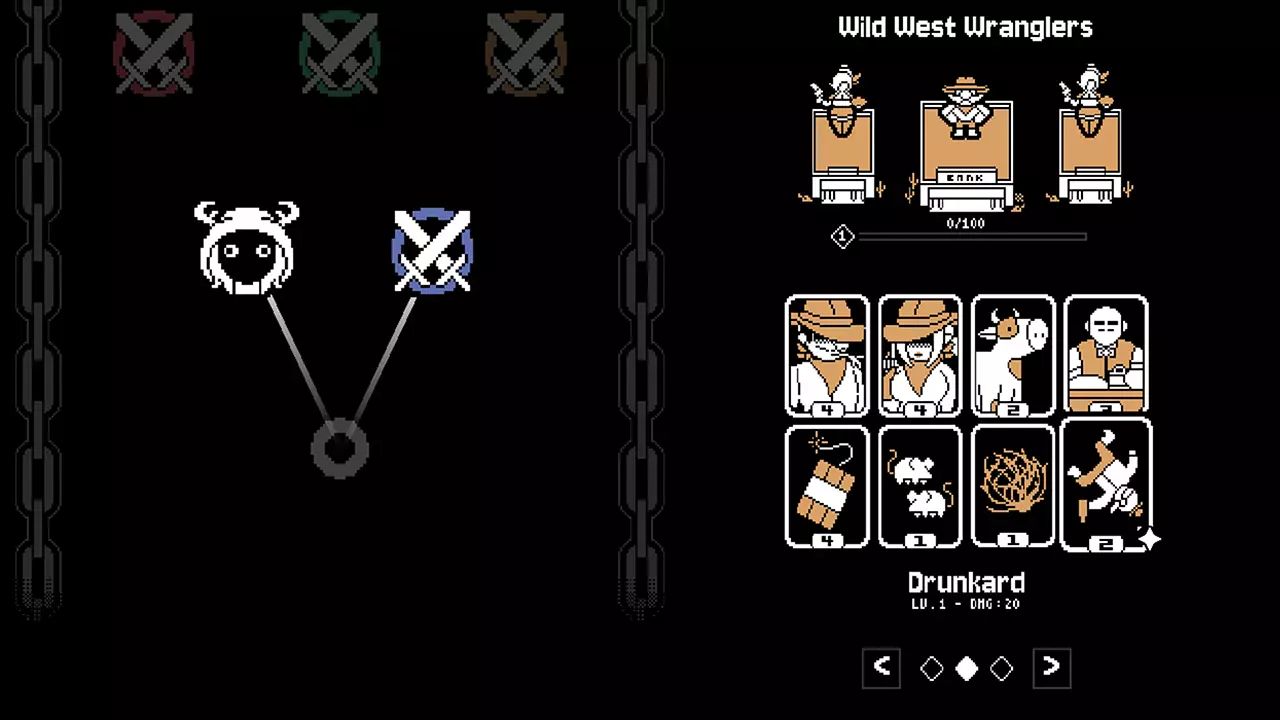
Task: Select the bald bartender card
Action: (1106, 355)
